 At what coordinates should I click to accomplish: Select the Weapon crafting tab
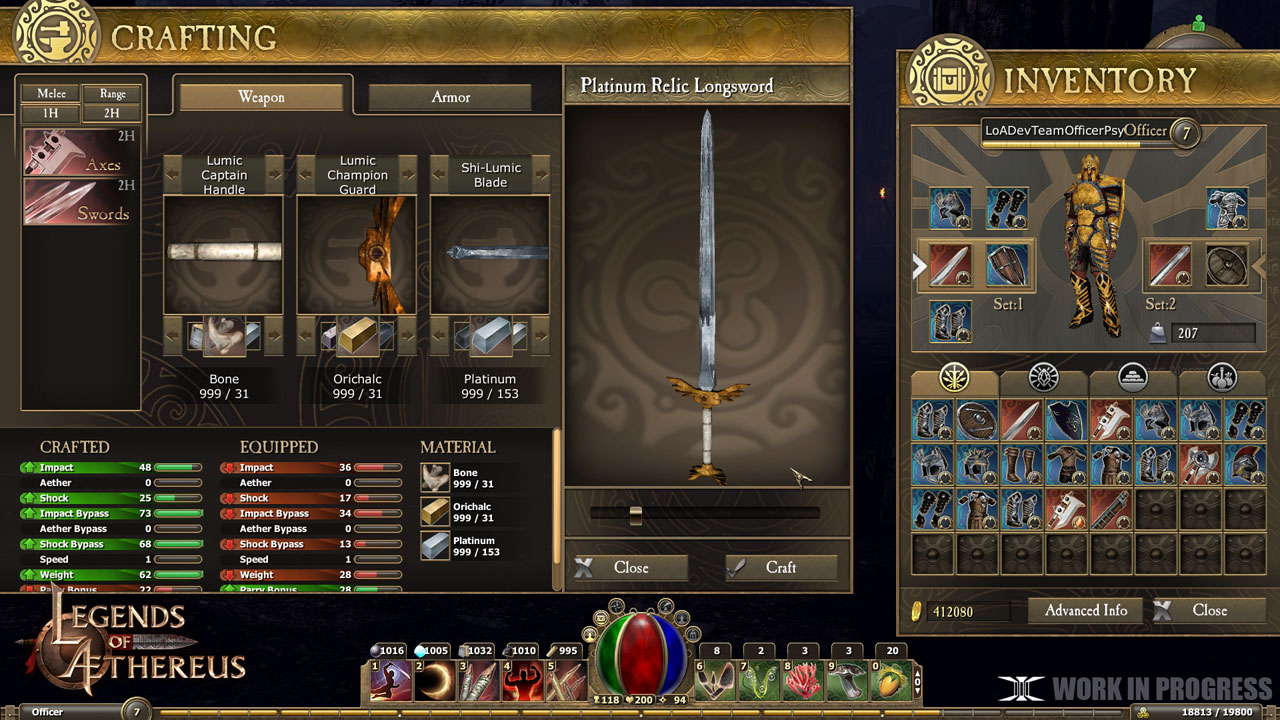coord(261,97)
